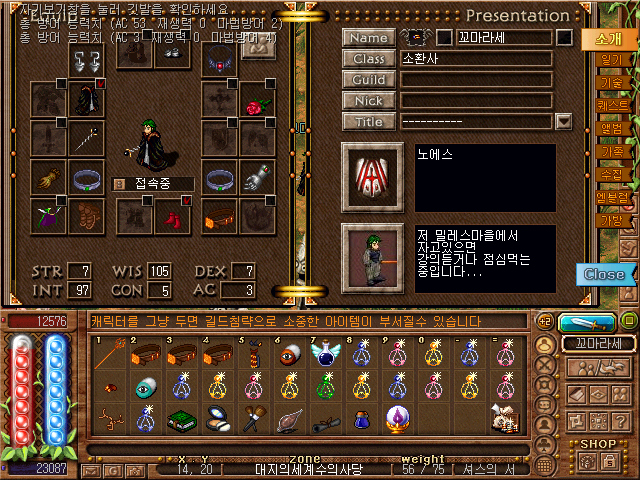Click the Guild label button

(x=368, y=80)
